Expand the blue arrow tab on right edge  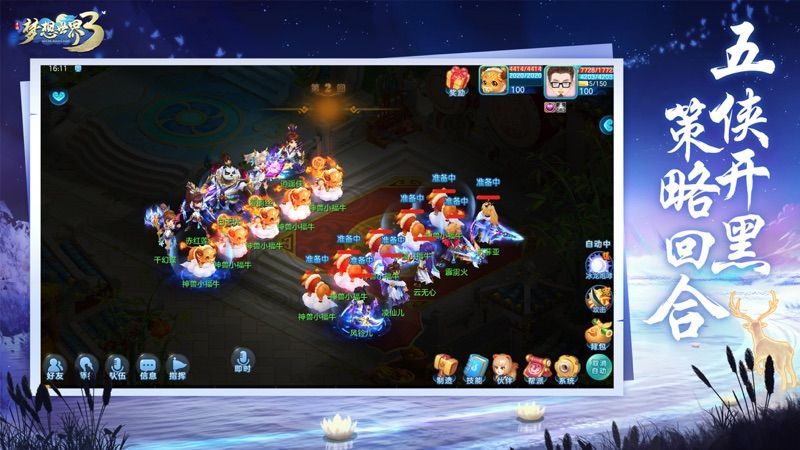tap(606, 125)
